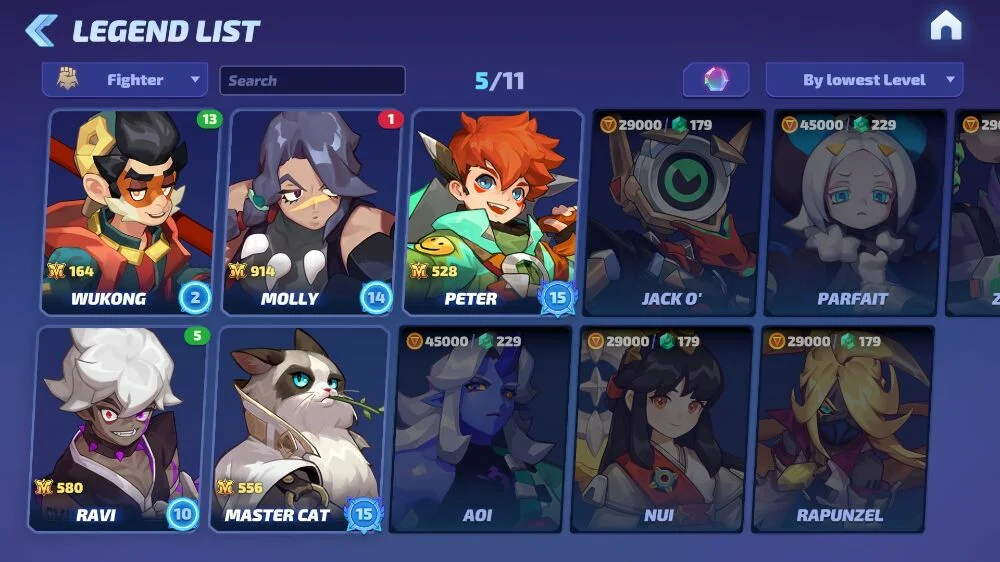Go back using the arrow button

[41, 30]
